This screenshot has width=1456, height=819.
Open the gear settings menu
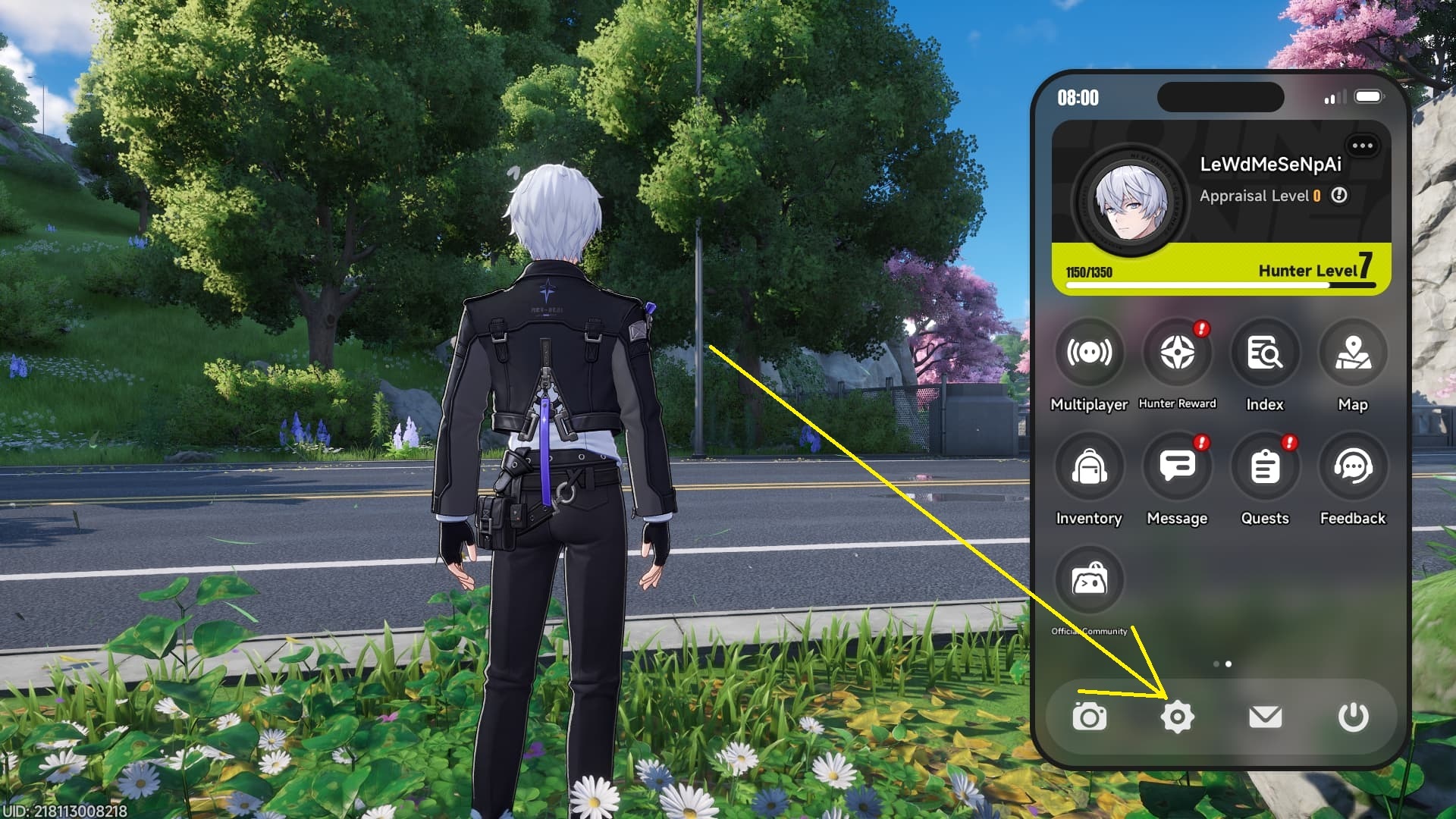tap(1177, 717)
